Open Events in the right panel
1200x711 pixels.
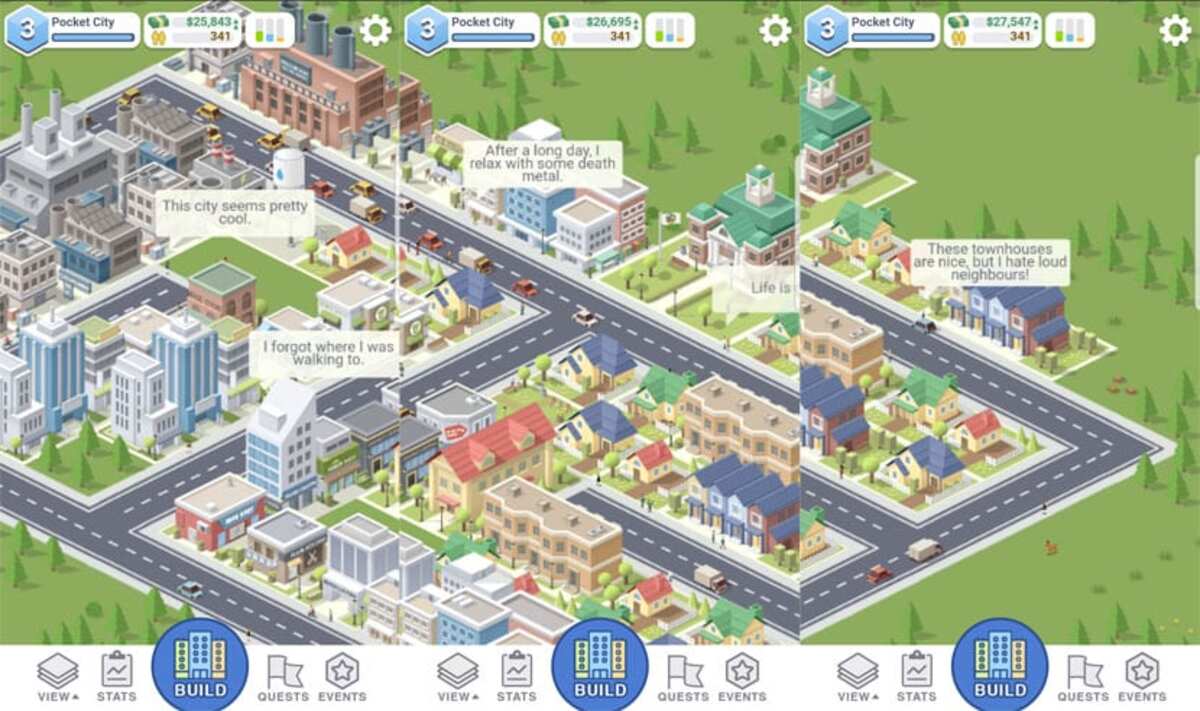[x=1142, y=676]
